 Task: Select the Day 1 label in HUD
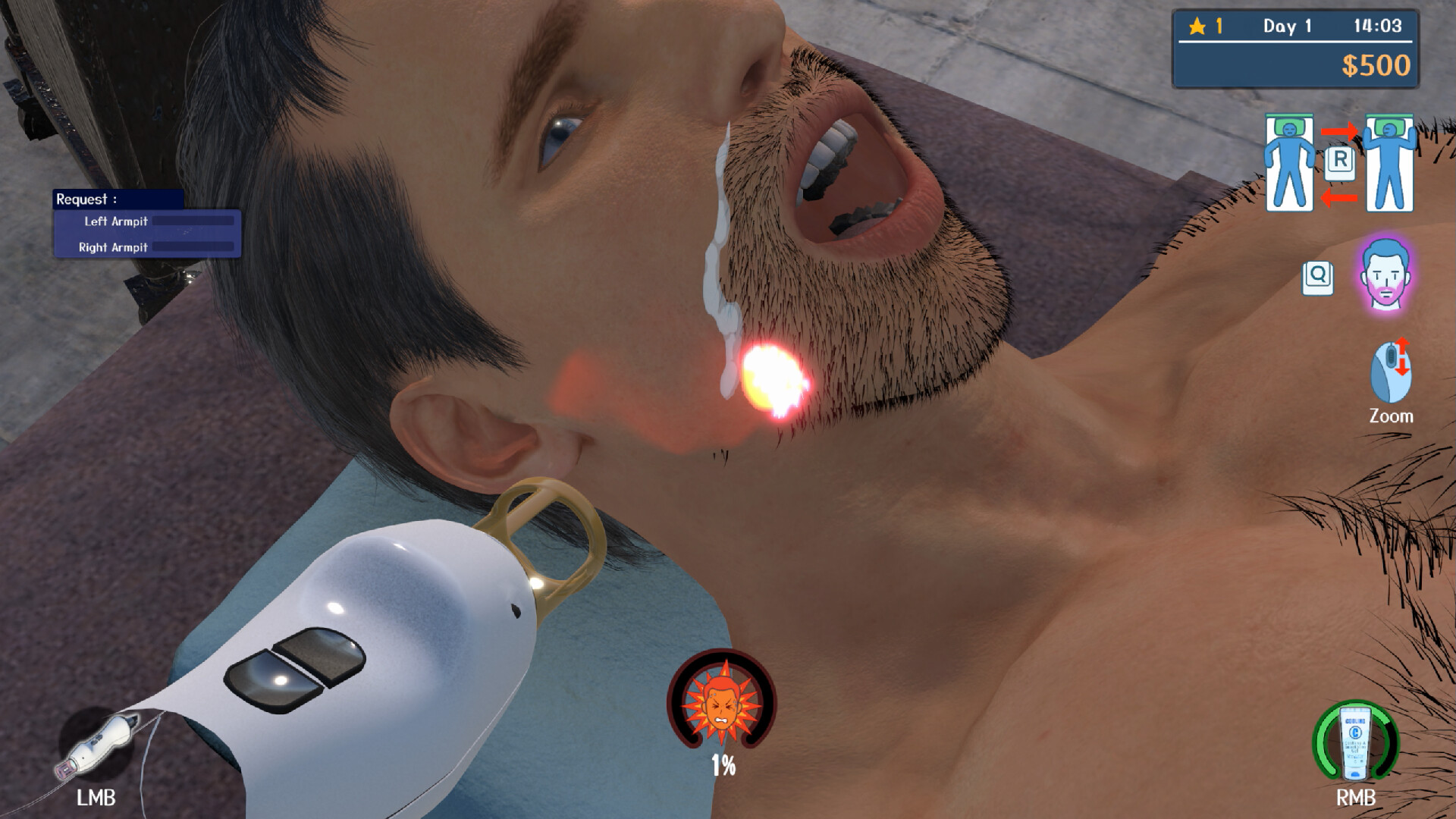(1287, 27)
